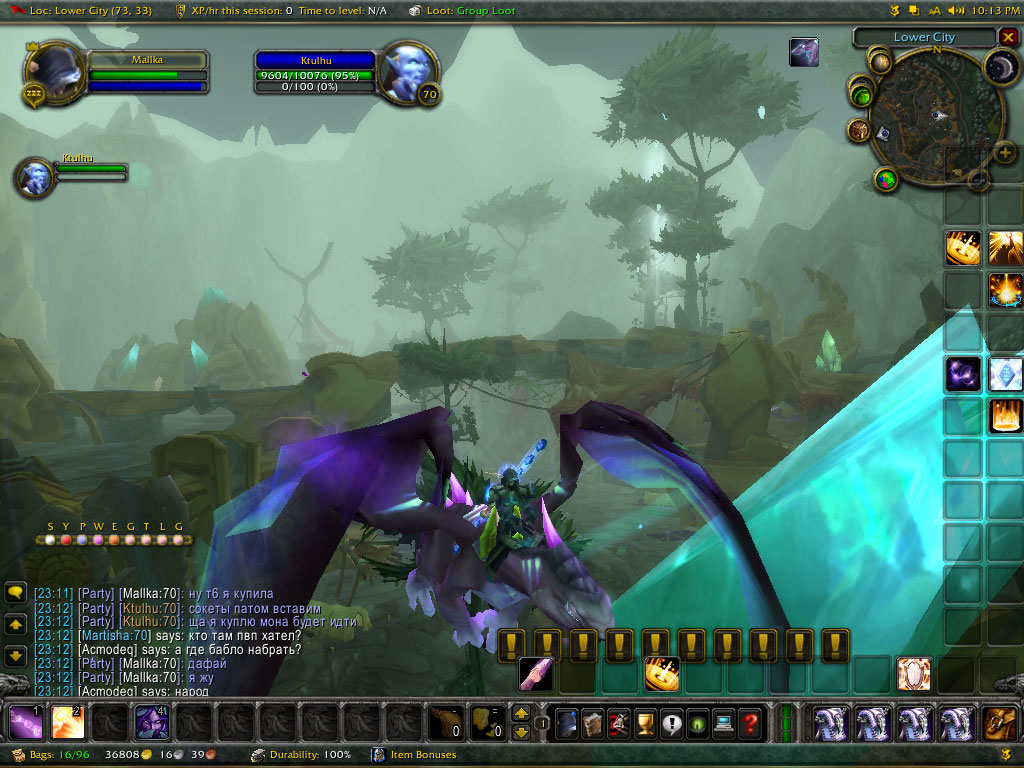This screenshot has height=768, width=1024.
Task: Open the calendar moon icon by minimap
Action: (1001, 66)
